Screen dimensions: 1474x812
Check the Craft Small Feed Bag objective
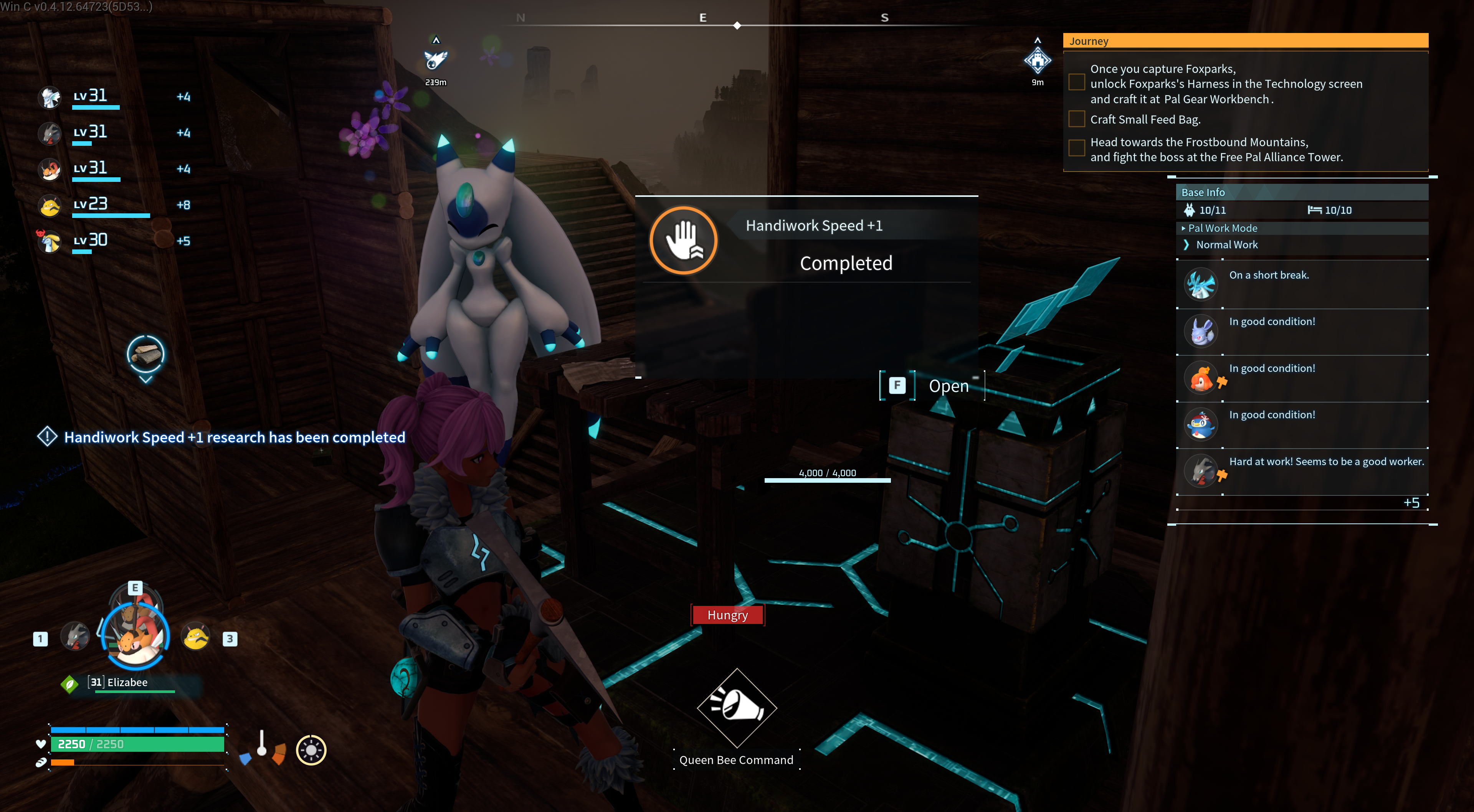[1076, 119]
